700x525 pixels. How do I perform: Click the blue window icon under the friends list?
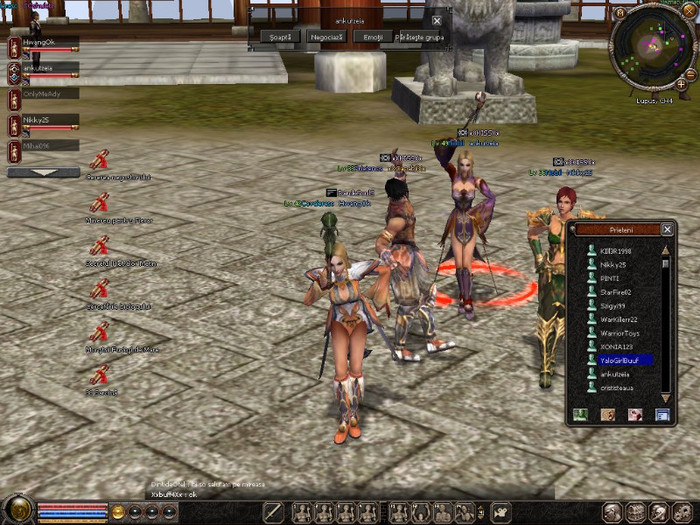pos(661,414)
